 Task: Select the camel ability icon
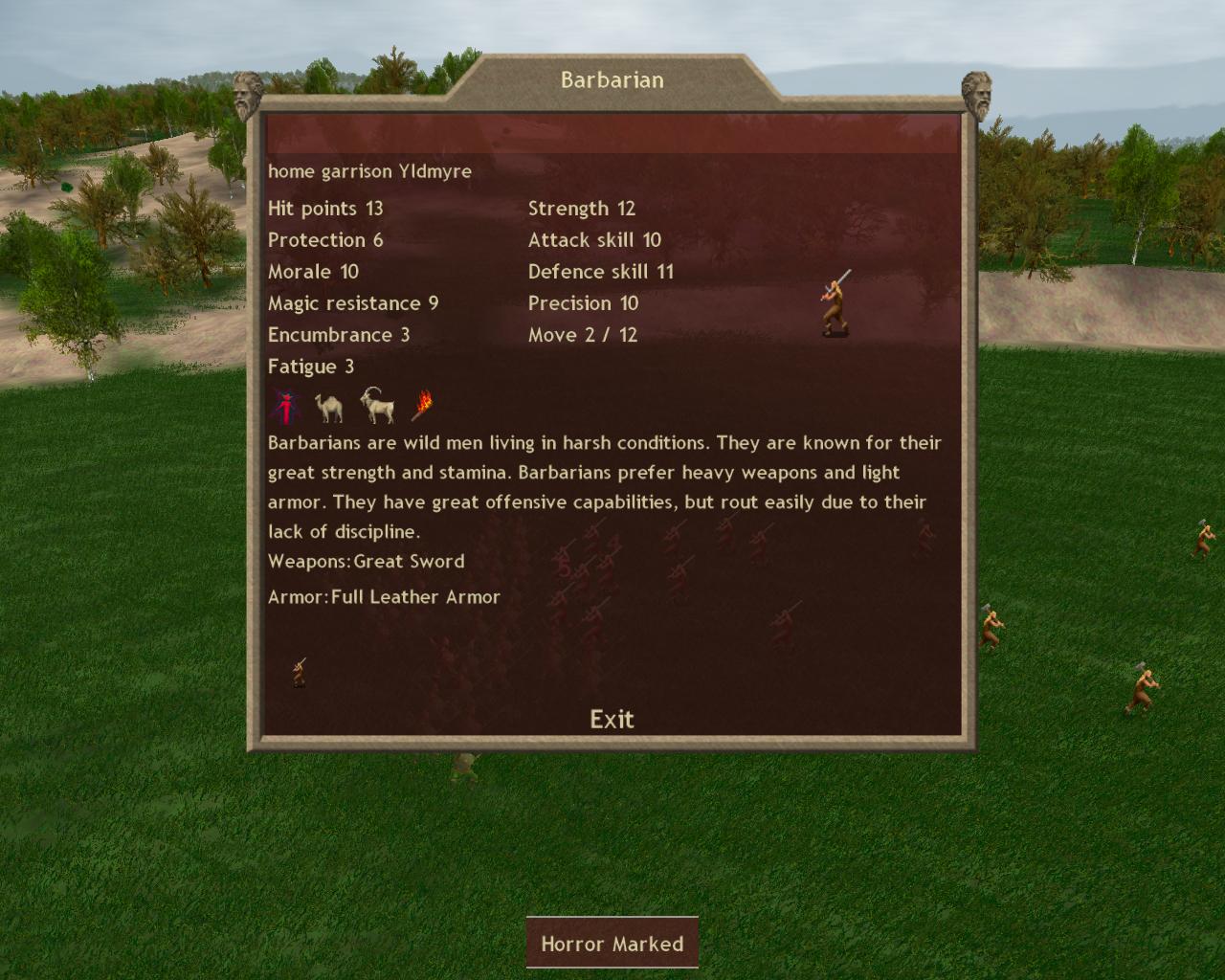328,408
